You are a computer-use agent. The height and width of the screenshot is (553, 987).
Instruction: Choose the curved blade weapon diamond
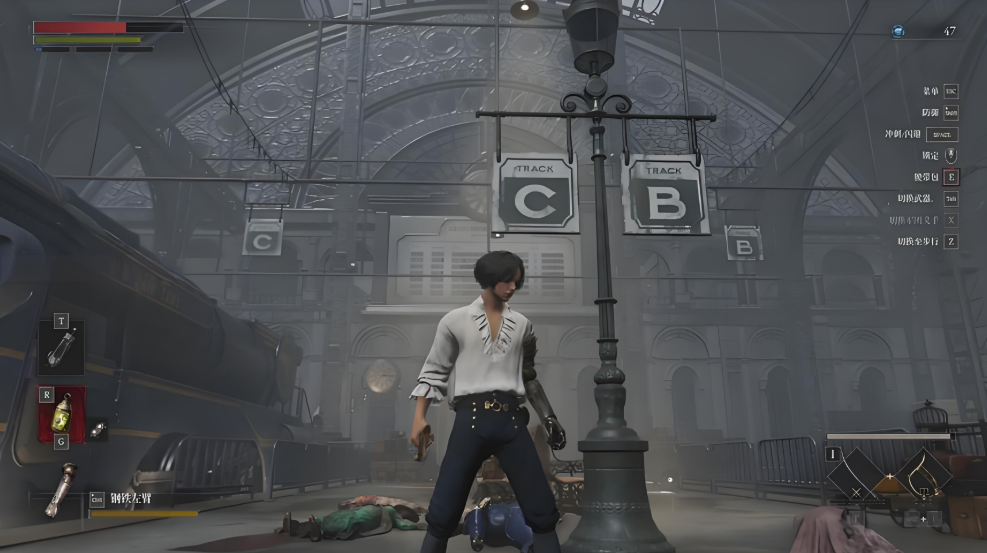[x=853, y=474]
